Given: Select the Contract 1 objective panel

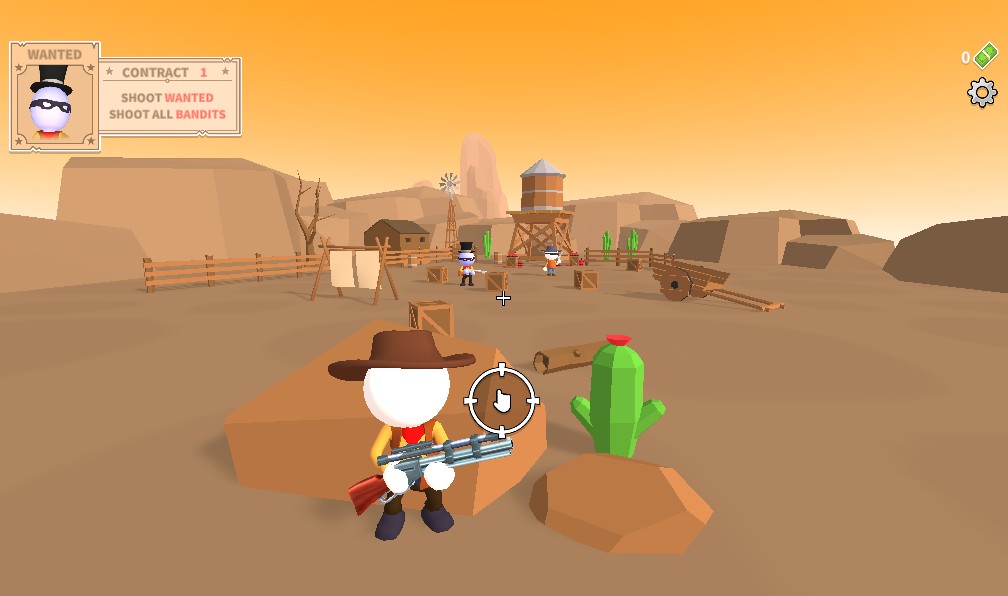Looking at the screenshot, I should (168, 97).
